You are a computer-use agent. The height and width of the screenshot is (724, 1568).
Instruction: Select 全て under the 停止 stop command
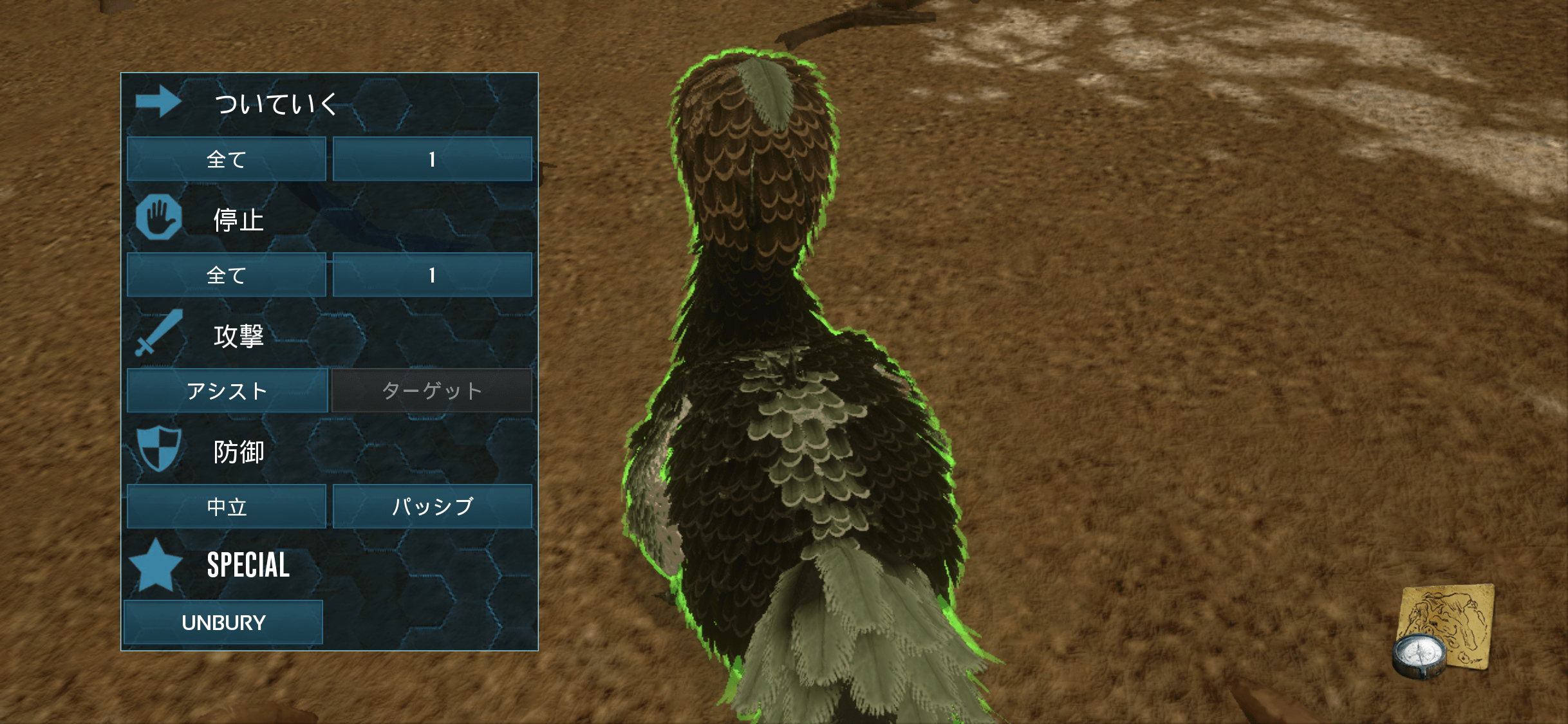[227, 275]
